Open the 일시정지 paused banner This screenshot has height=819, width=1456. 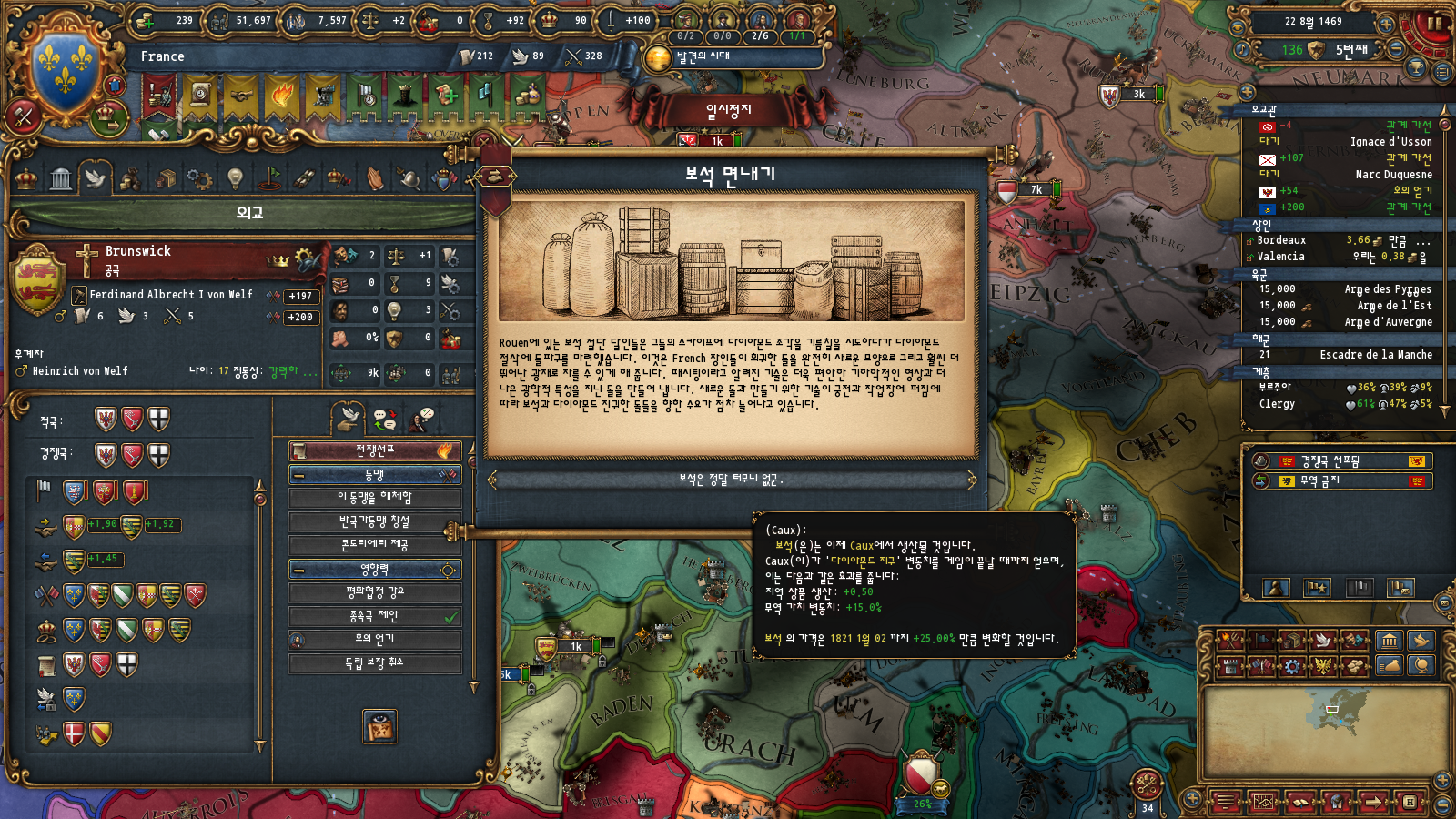pos(728,111)
